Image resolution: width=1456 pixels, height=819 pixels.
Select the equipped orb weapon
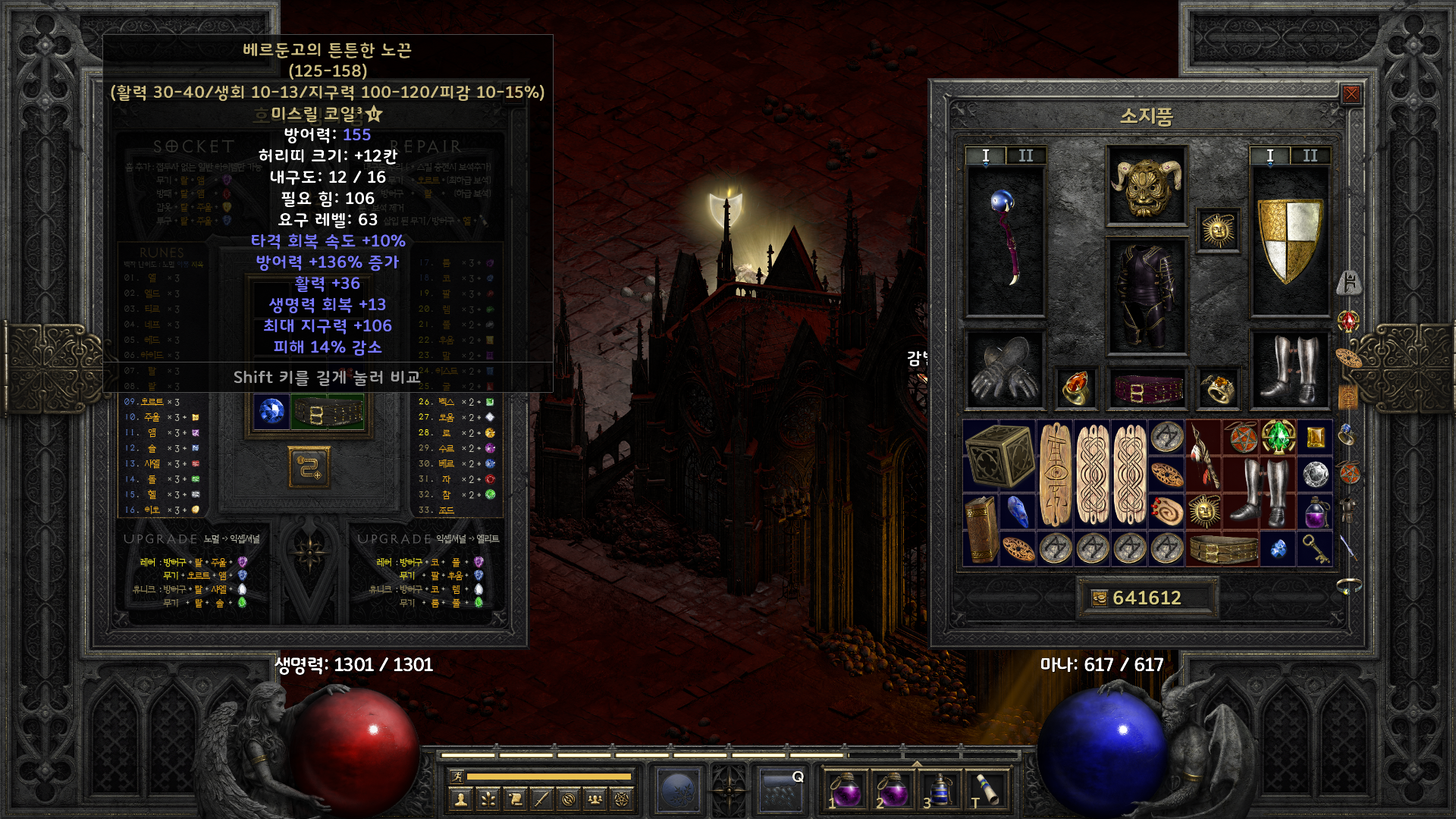1005,240
